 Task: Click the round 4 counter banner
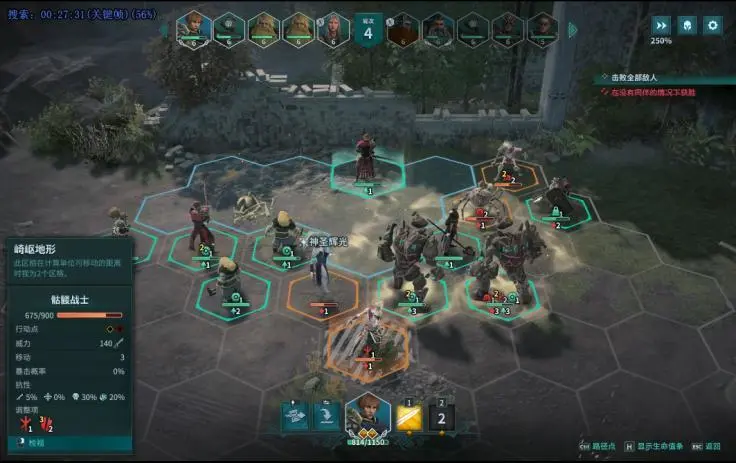[x=367, y=29]
